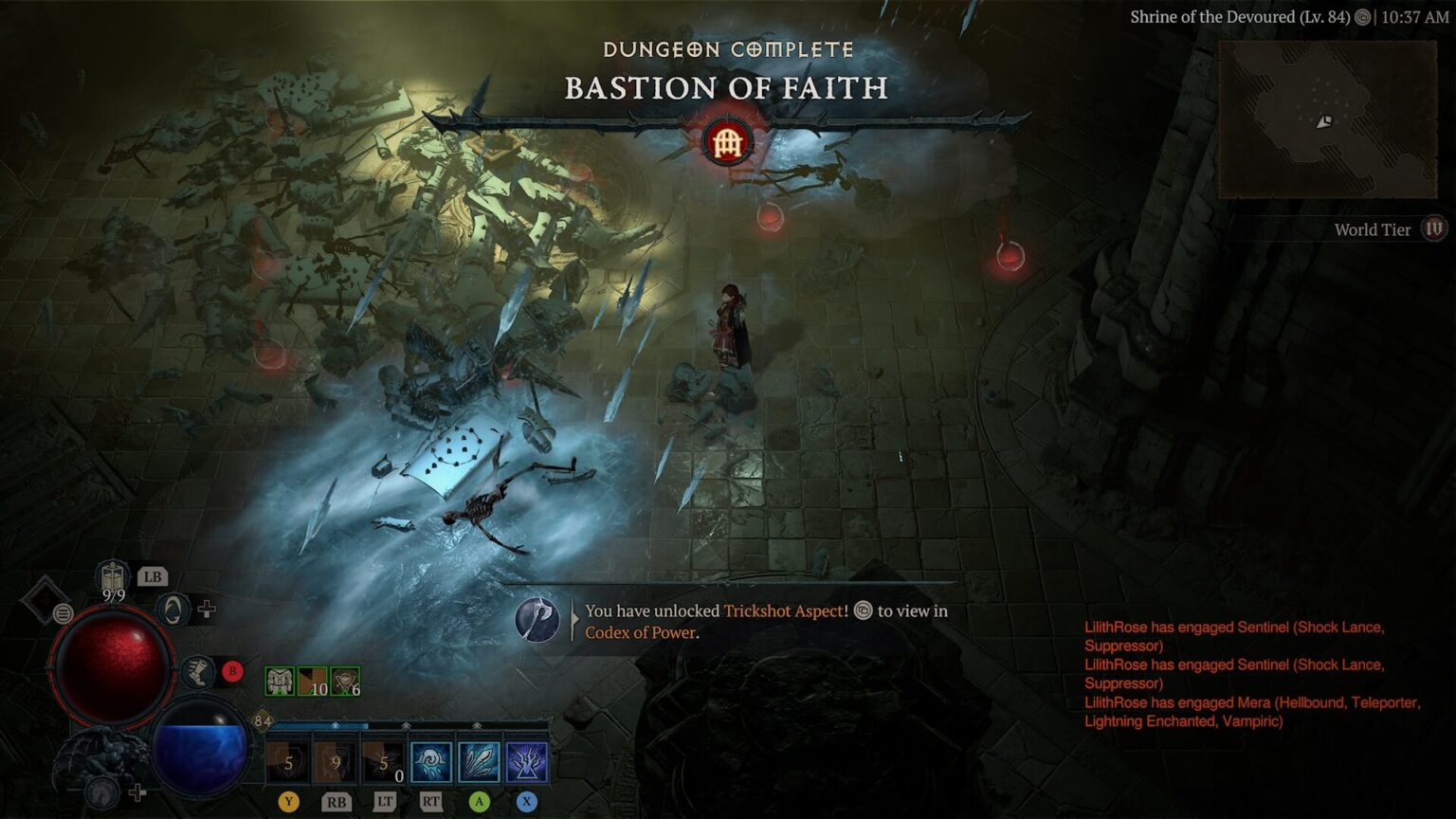The height and width of the screenshot is (819, 1456).
Task: Select the shield skill on 5-second cooldown
Action: click(288, 762)
